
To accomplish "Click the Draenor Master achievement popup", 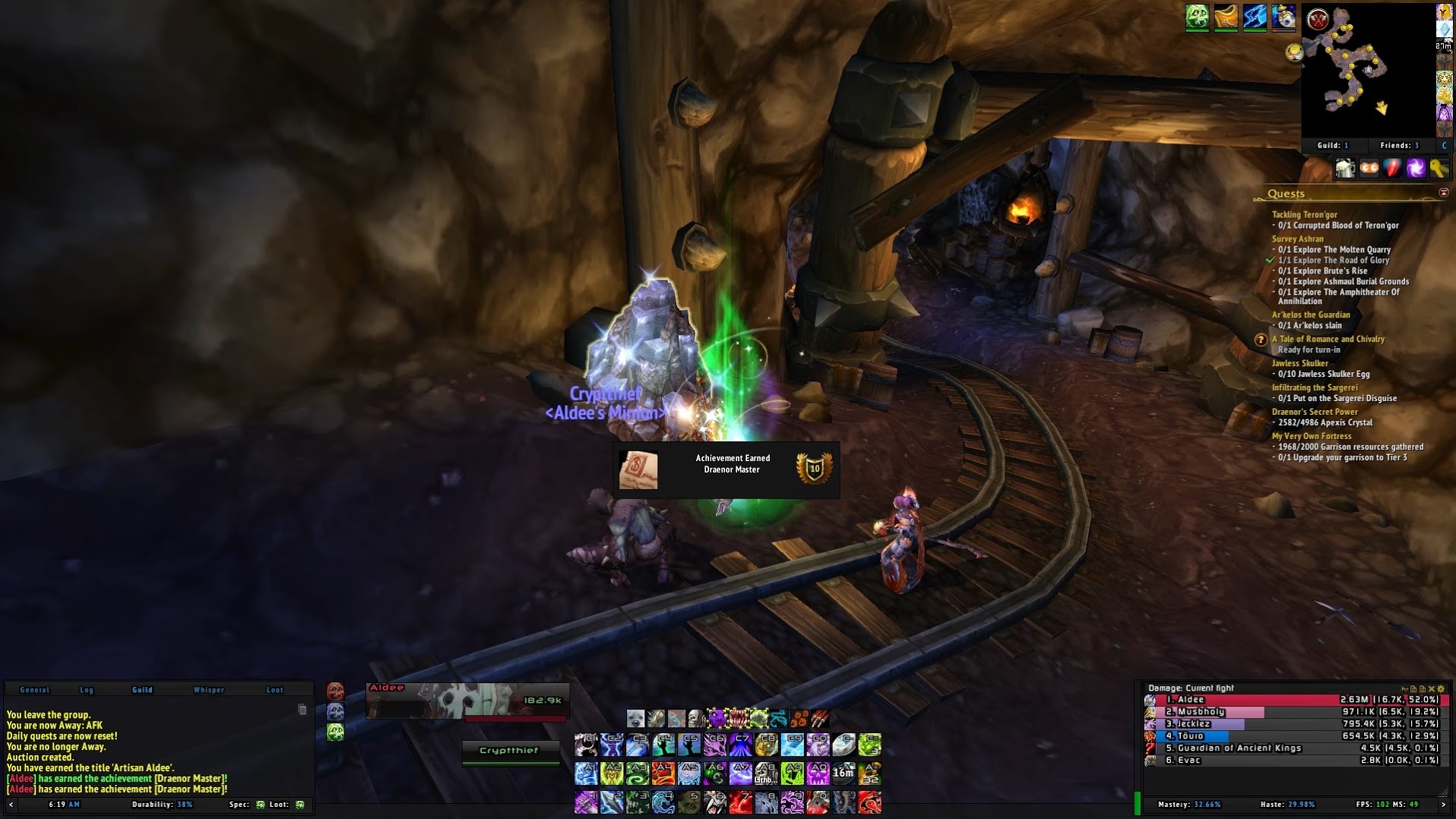I will pyautogui.click(x=726, y=470).
